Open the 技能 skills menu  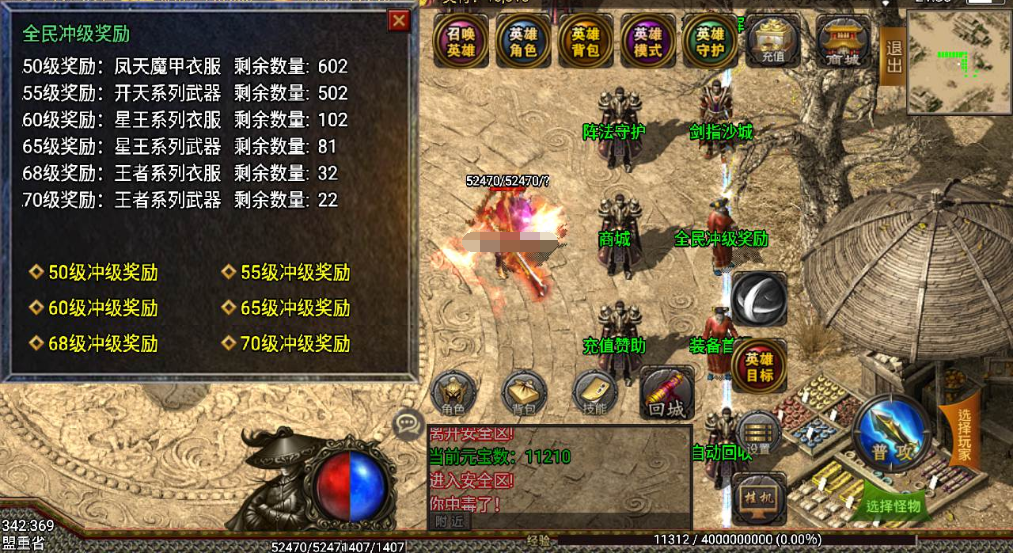(x=596, y=394)
